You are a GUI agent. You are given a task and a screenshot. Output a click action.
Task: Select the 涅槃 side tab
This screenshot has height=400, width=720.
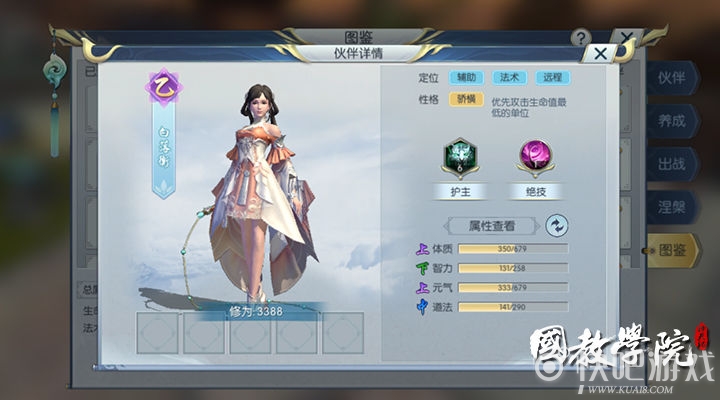point(671,207)
